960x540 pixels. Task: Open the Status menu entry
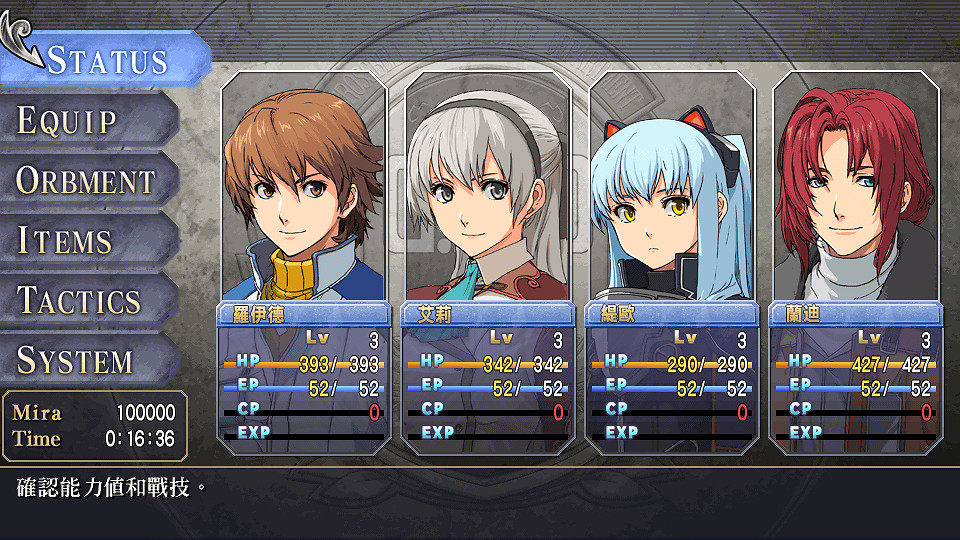tap(106, 59)
